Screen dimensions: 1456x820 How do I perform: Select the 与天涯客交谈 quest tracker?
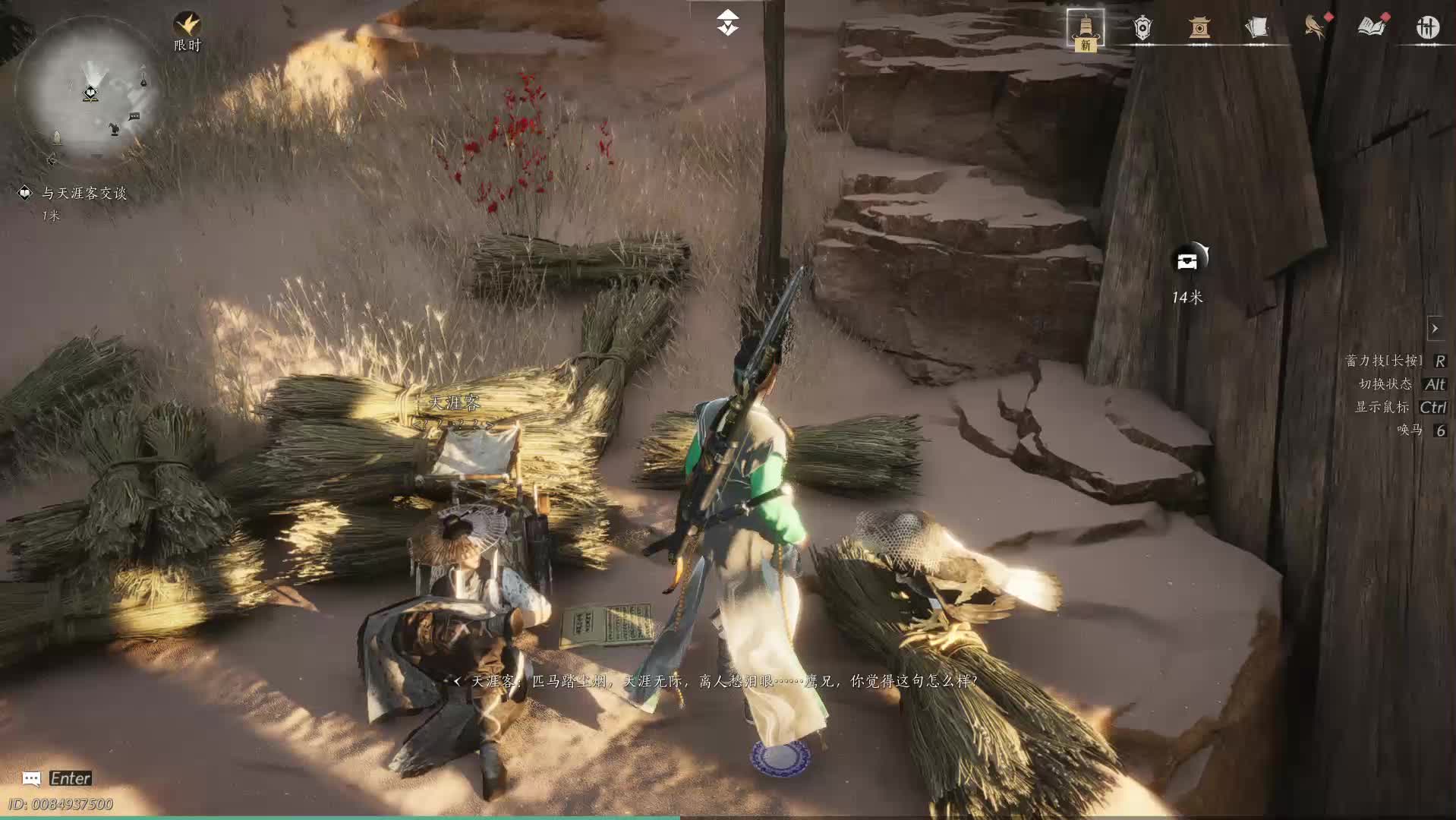pos(84,194)
